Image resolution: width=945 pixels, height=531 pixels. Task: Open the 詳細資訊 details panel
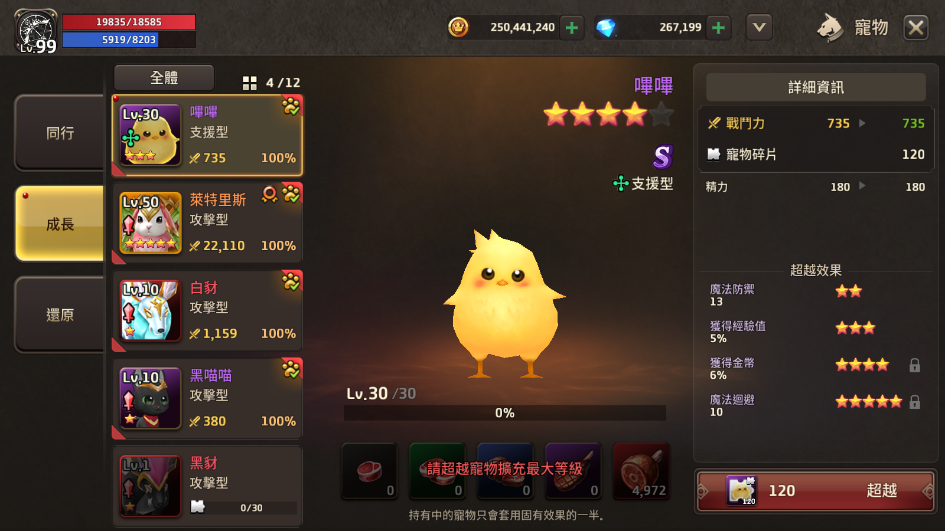tap(815, 87)
